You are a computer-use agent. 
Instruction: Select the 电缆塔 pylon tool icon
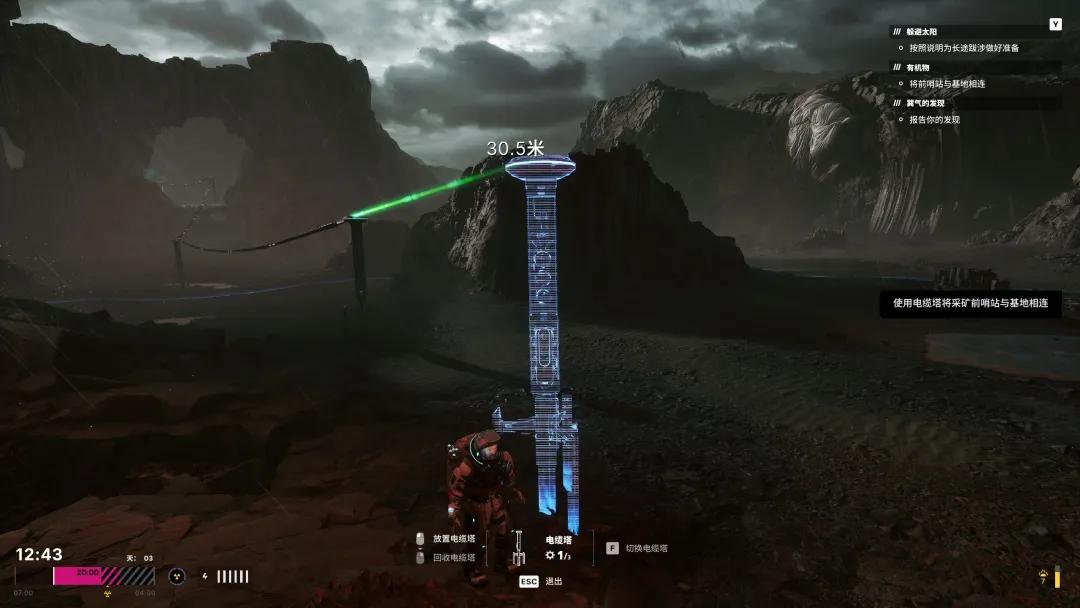point(518,547)
